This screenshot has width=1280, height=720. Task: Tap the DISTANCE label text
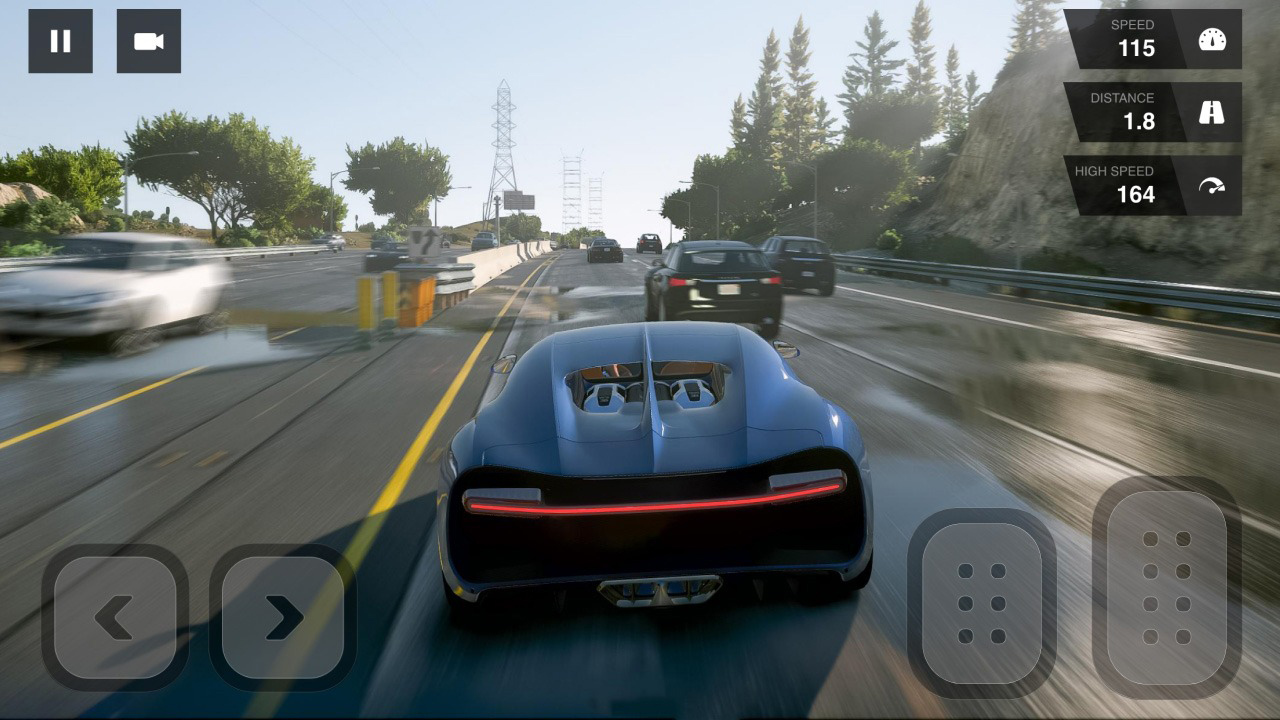(x=1125, y=98)
